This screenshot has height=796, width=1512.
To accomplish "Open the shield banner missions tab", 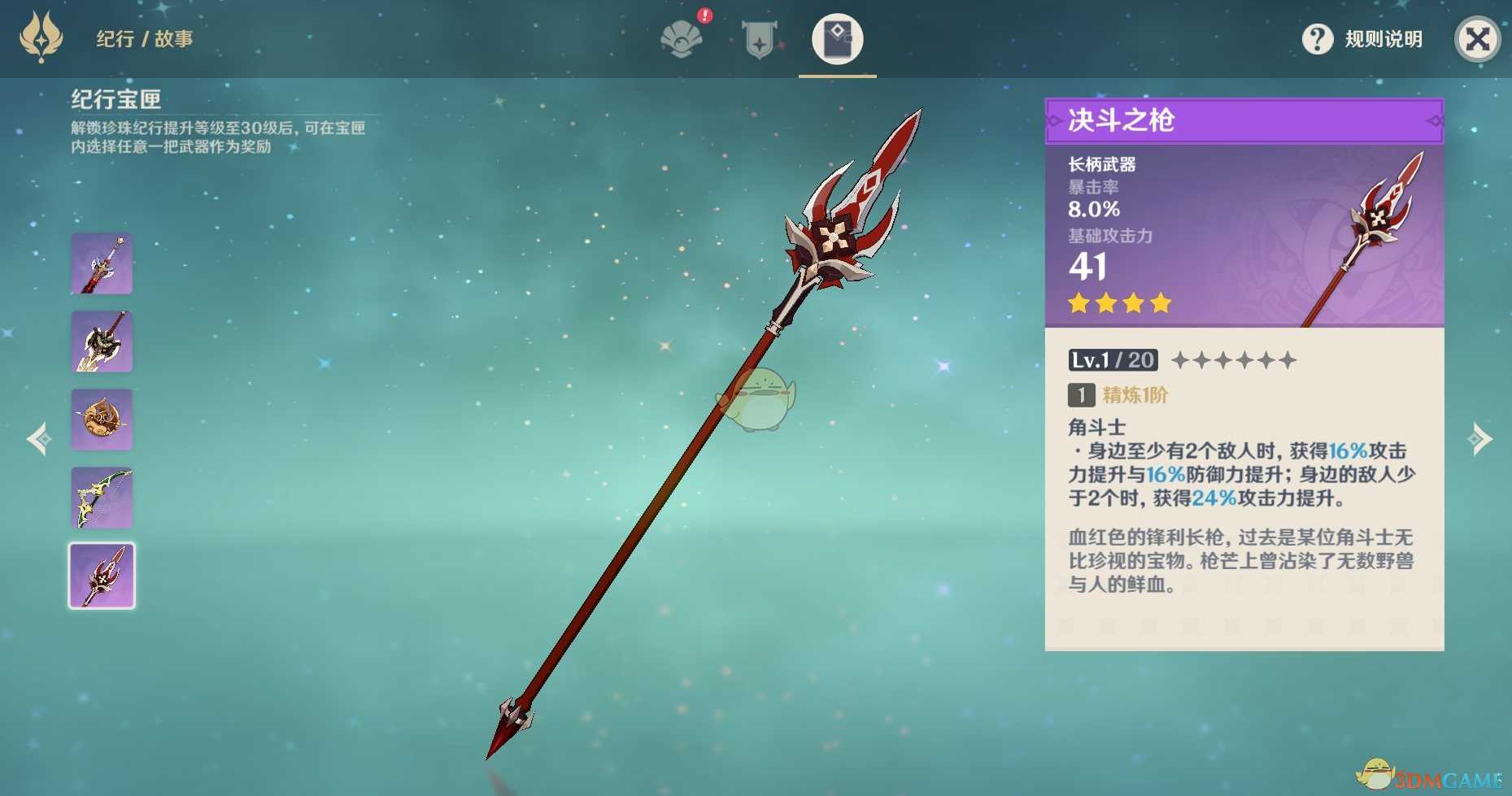I will (x=759, y=39).
